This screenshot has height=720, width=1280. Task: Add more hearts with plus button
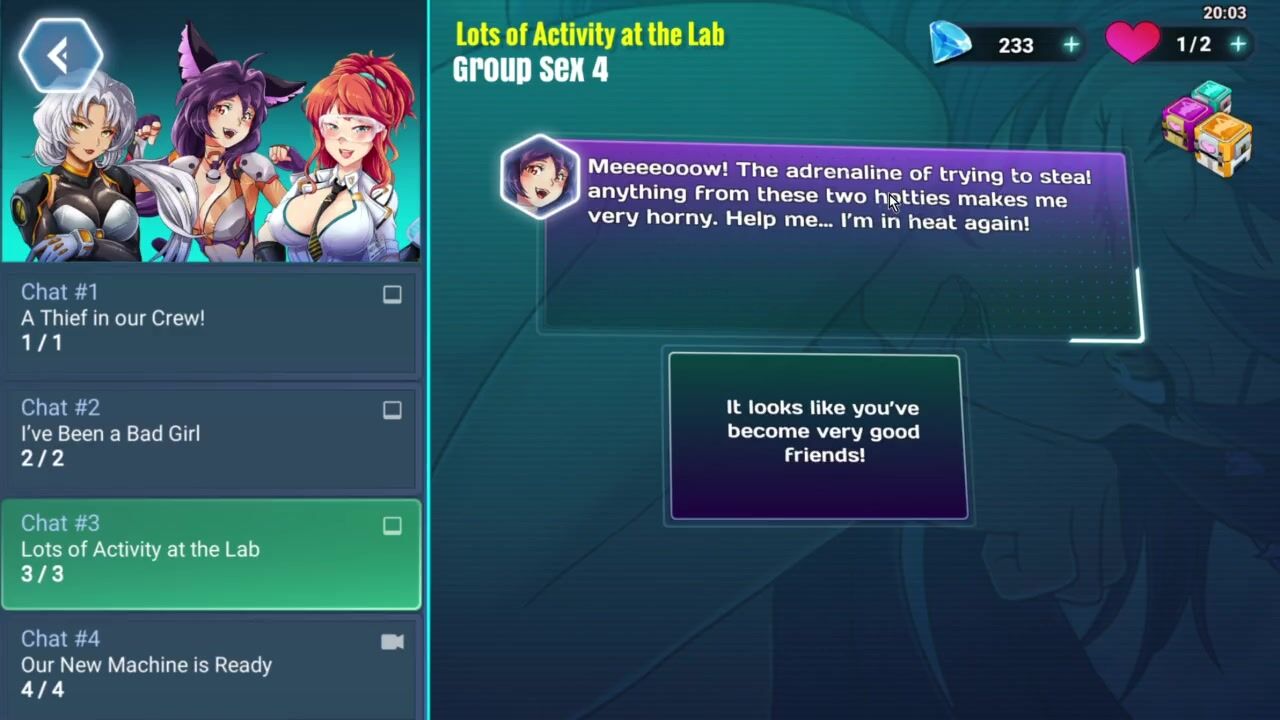click(x=1238, y=45)
